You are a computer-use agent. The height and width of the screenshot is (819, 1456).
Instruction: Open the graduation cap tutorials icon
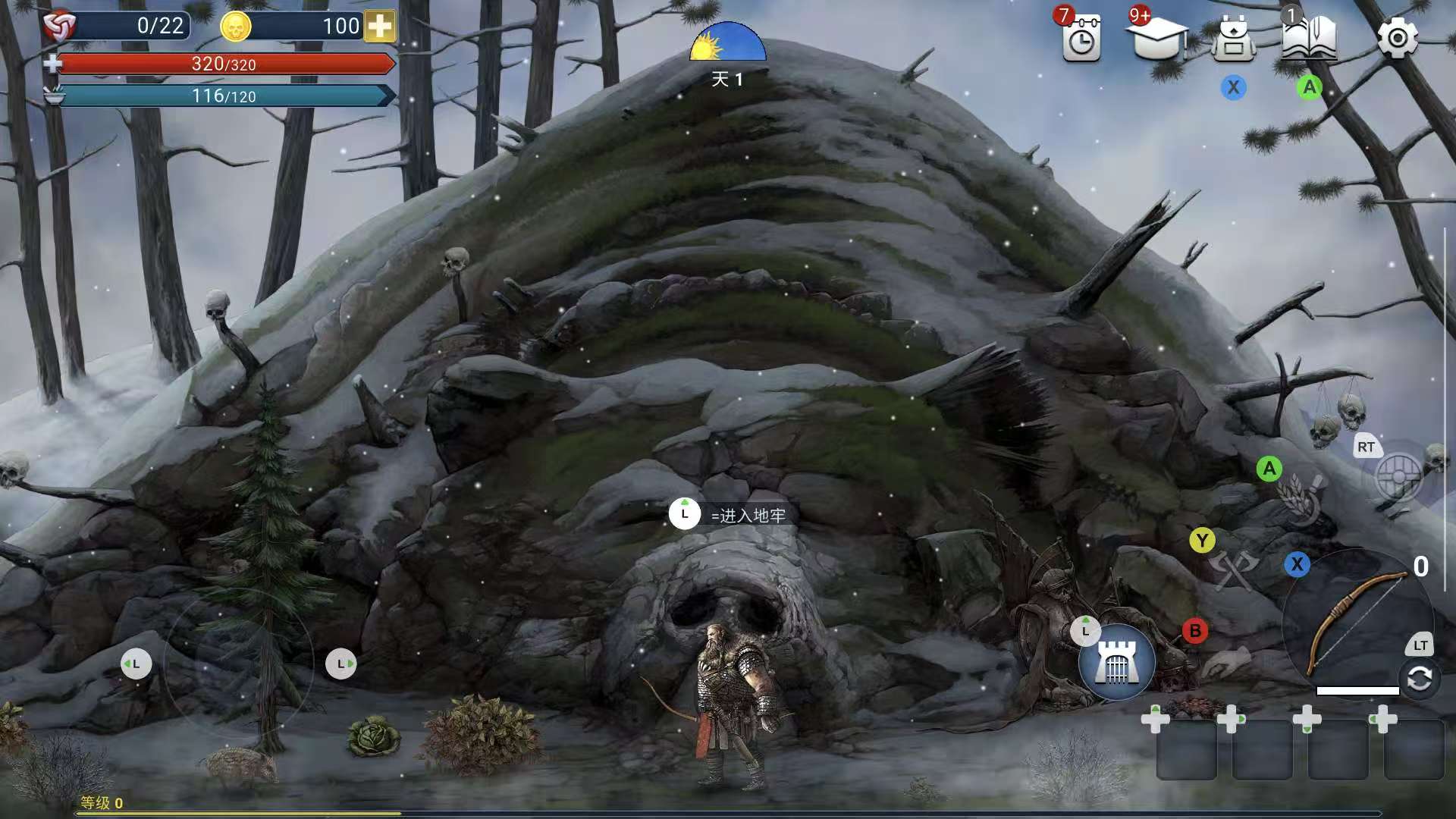point(1157,38)
